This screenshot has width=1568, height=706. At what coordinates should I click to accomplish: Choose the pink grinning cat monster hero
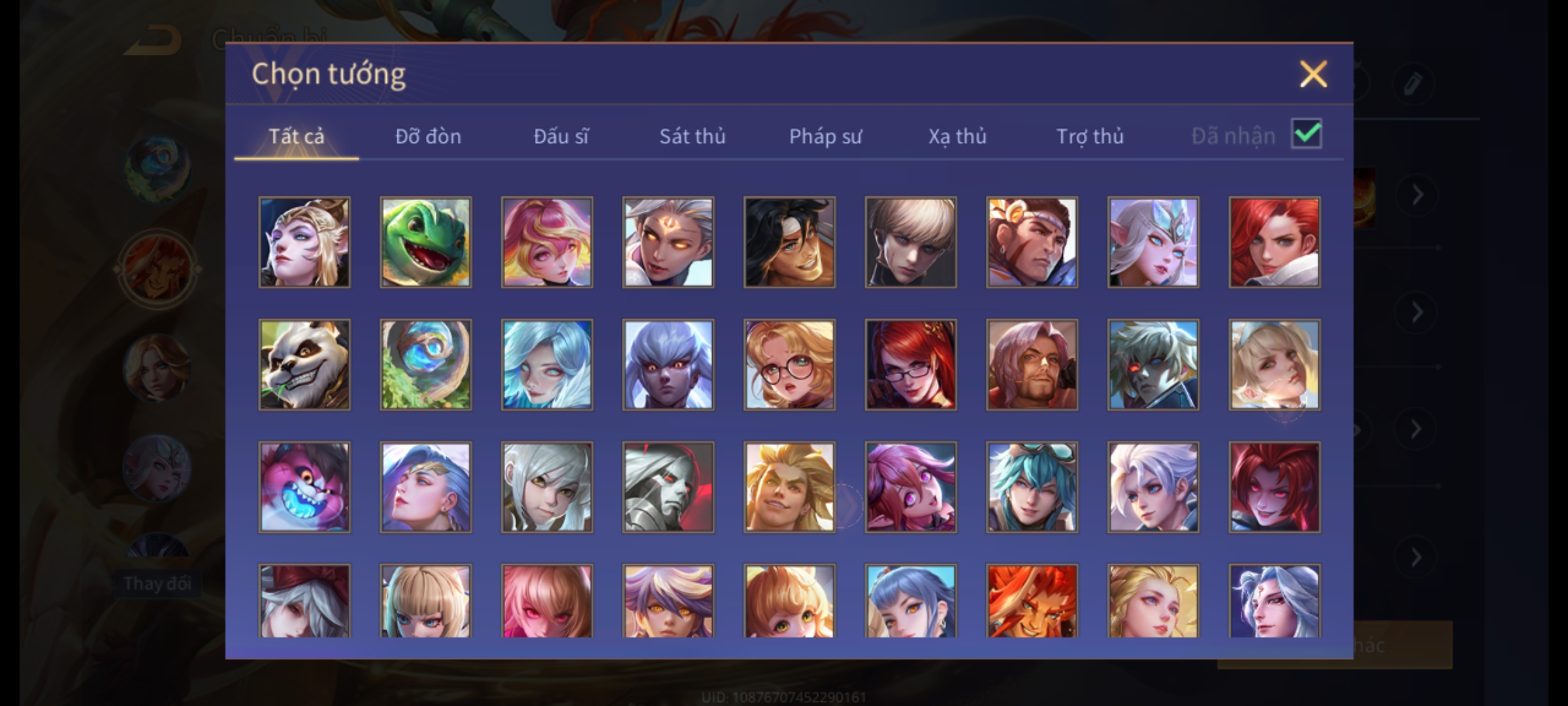(x=304, y=487)
